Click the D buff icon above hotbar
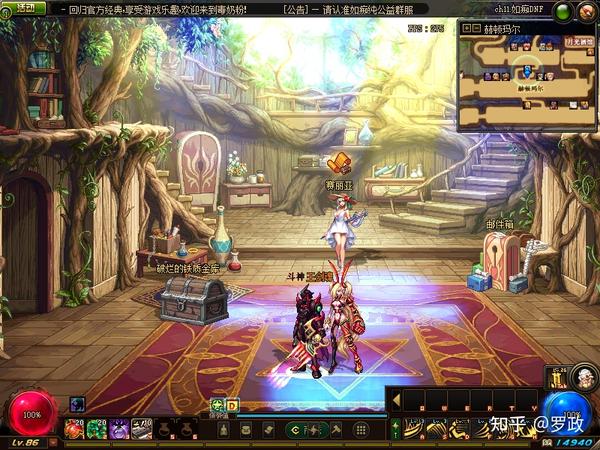The height and width of the screenshot is (450, 600). tap(232, 405)
